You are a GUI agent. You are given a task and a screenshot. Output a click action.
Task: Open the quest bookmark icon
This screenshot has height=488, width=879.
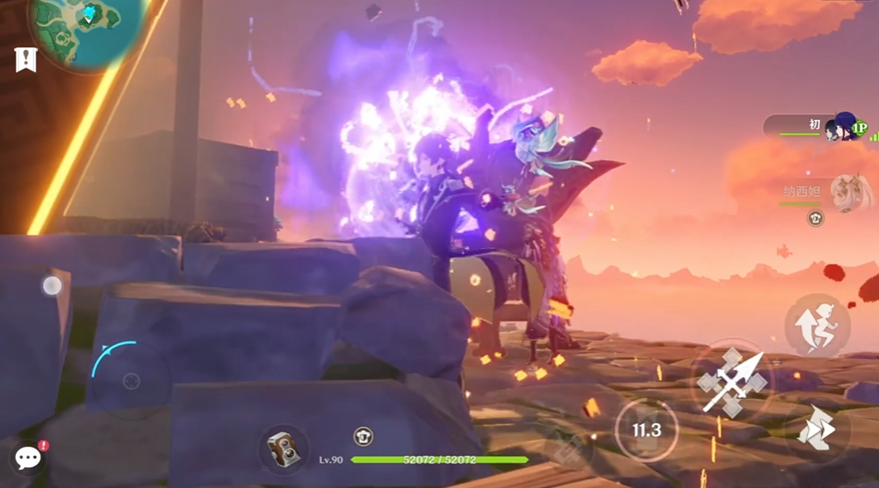[25, 59]
